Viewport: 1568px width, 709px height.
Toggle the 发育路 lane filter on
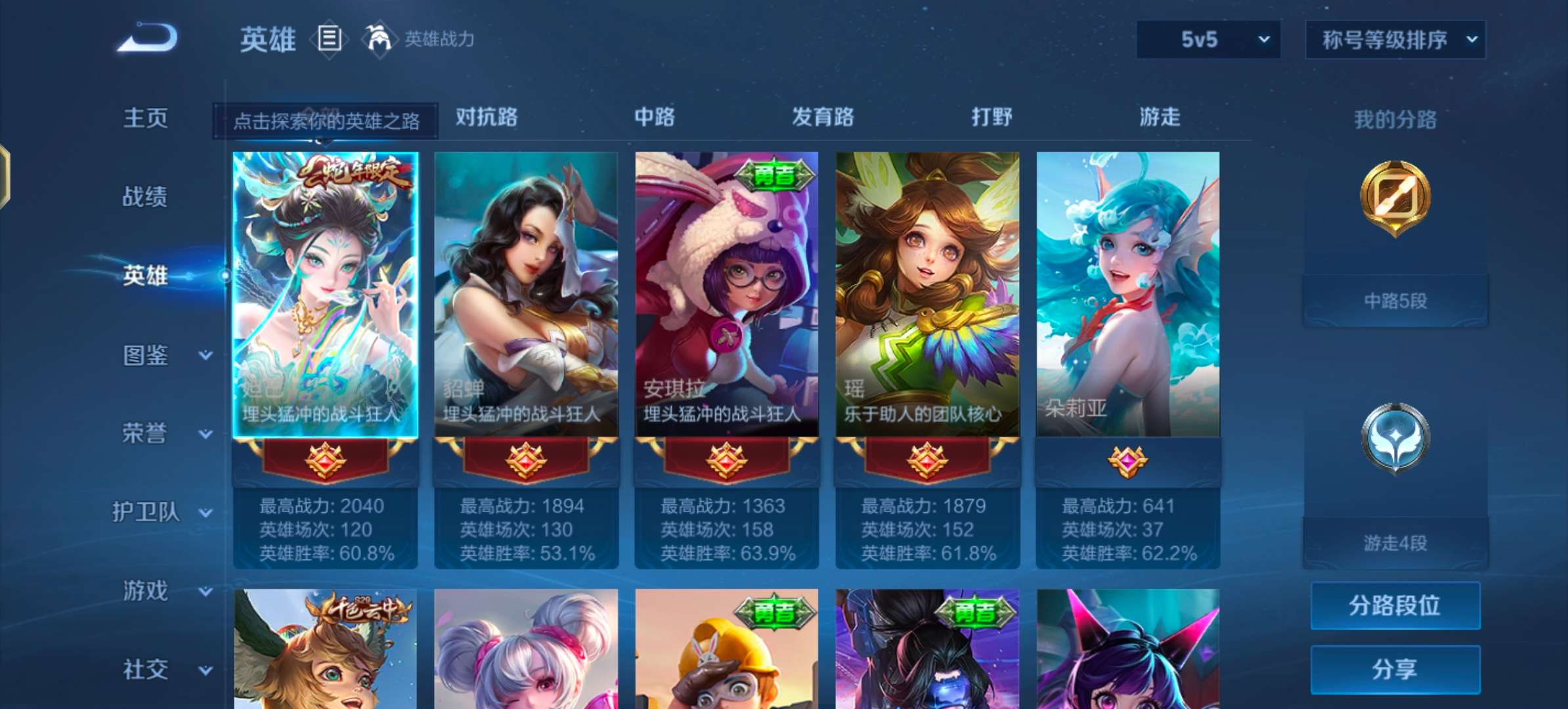point(821,118)
